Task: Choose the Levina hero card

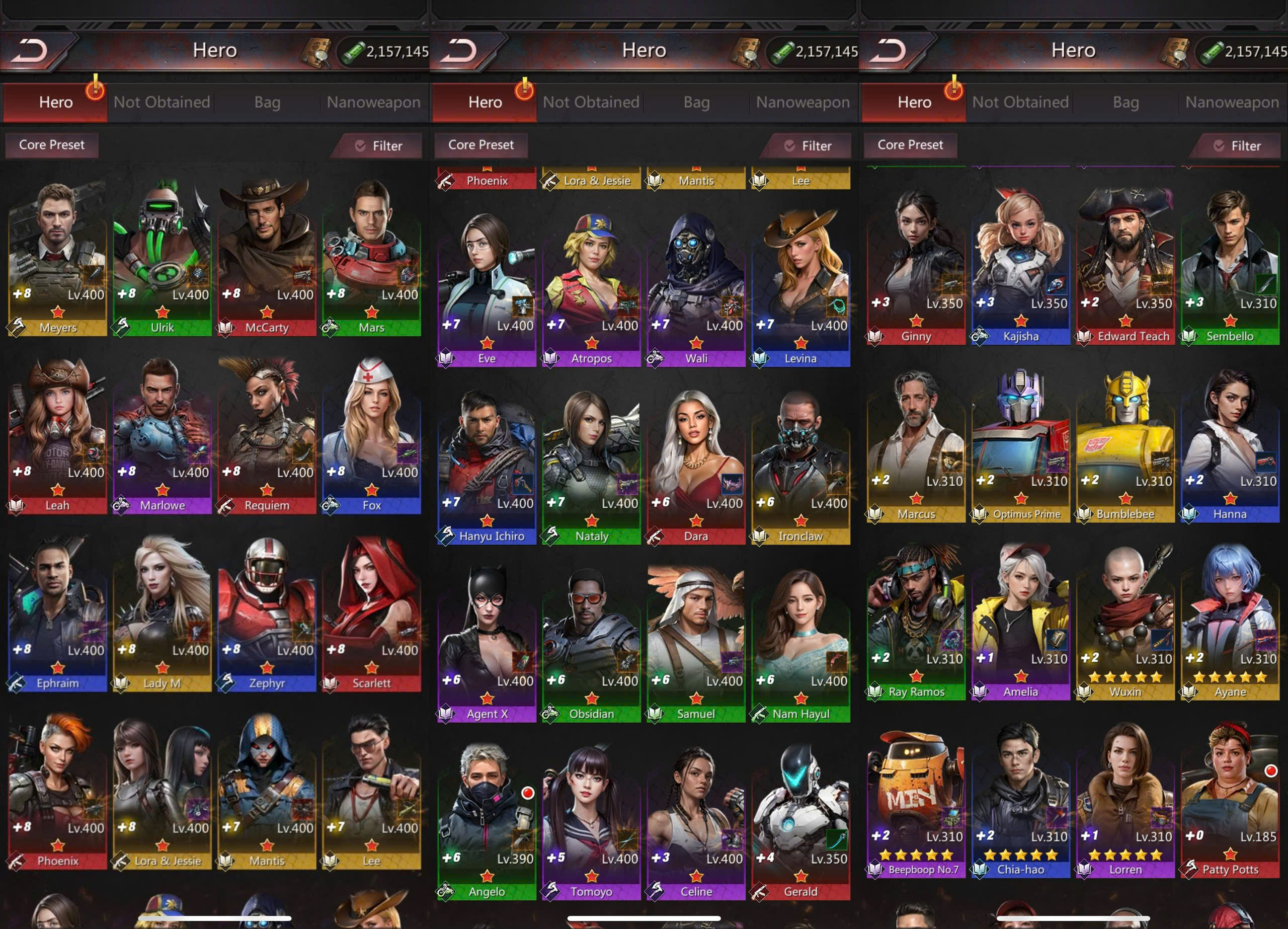Action: pos(800,287)
